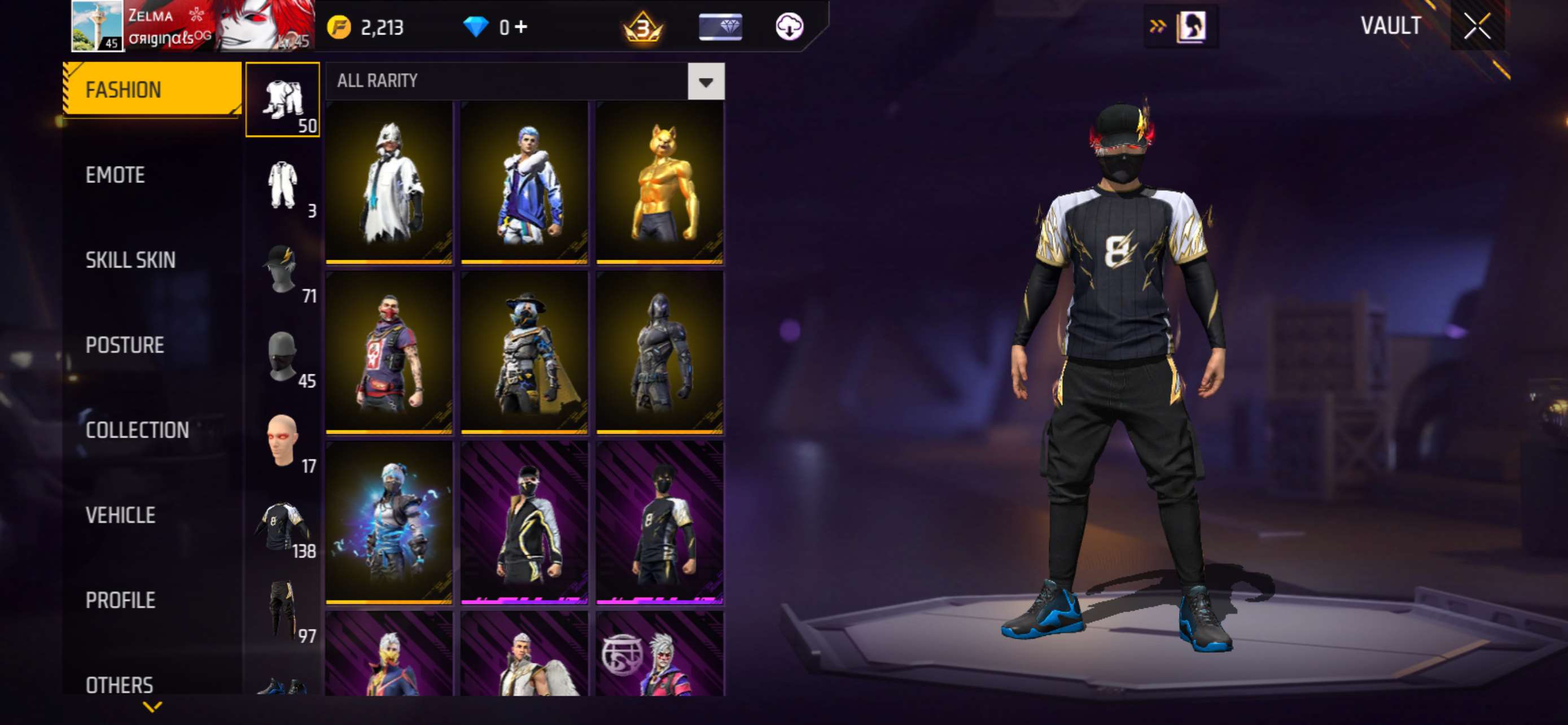The image size is (1568, 725).
Task: Open the VEHICLE section
Action: 121,516
